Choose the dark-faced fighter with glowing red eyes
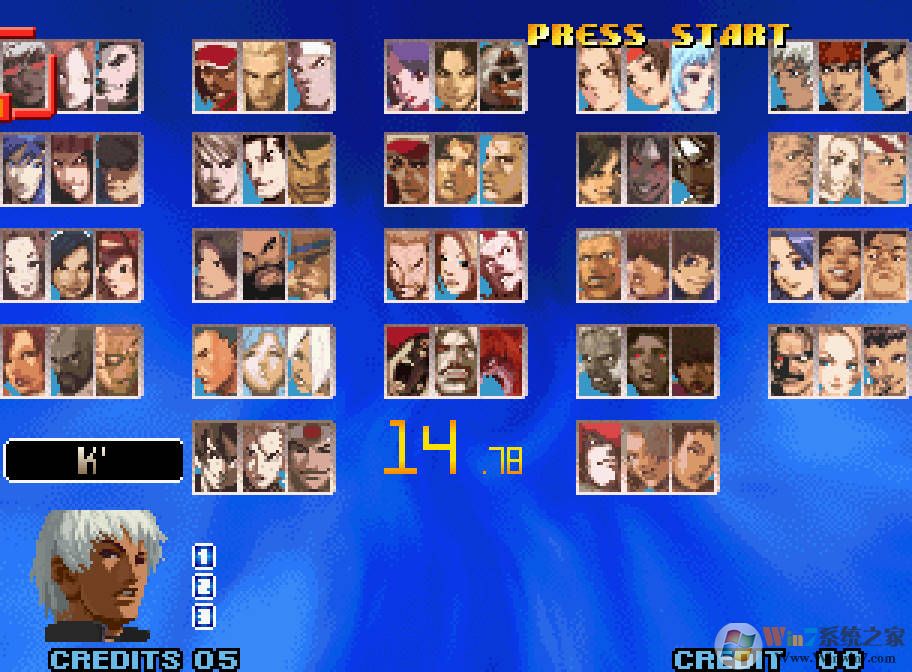 (647, 360)
